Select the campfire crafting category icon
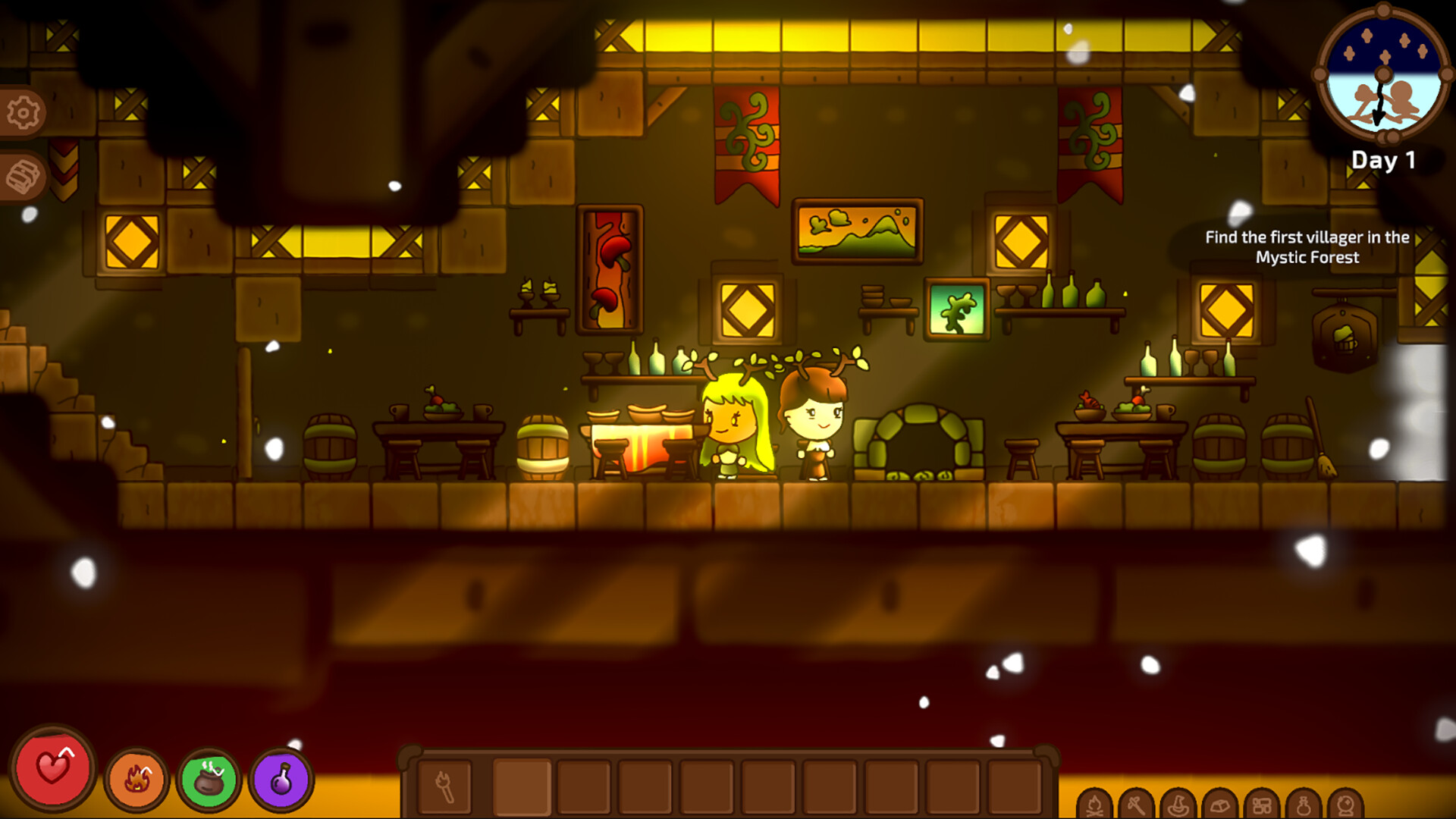 (1094, 804)
